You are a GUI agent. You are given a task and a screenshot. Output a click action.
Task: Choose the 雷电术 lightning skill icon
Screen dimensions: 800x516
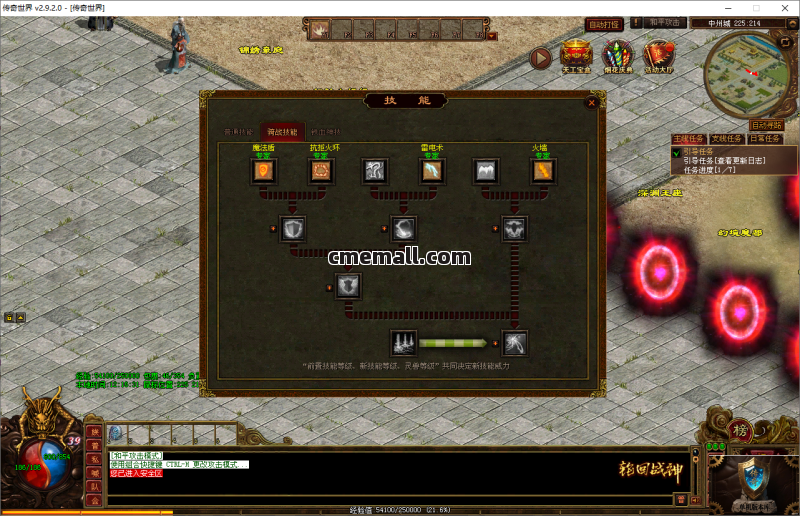(x=432, y=172)
